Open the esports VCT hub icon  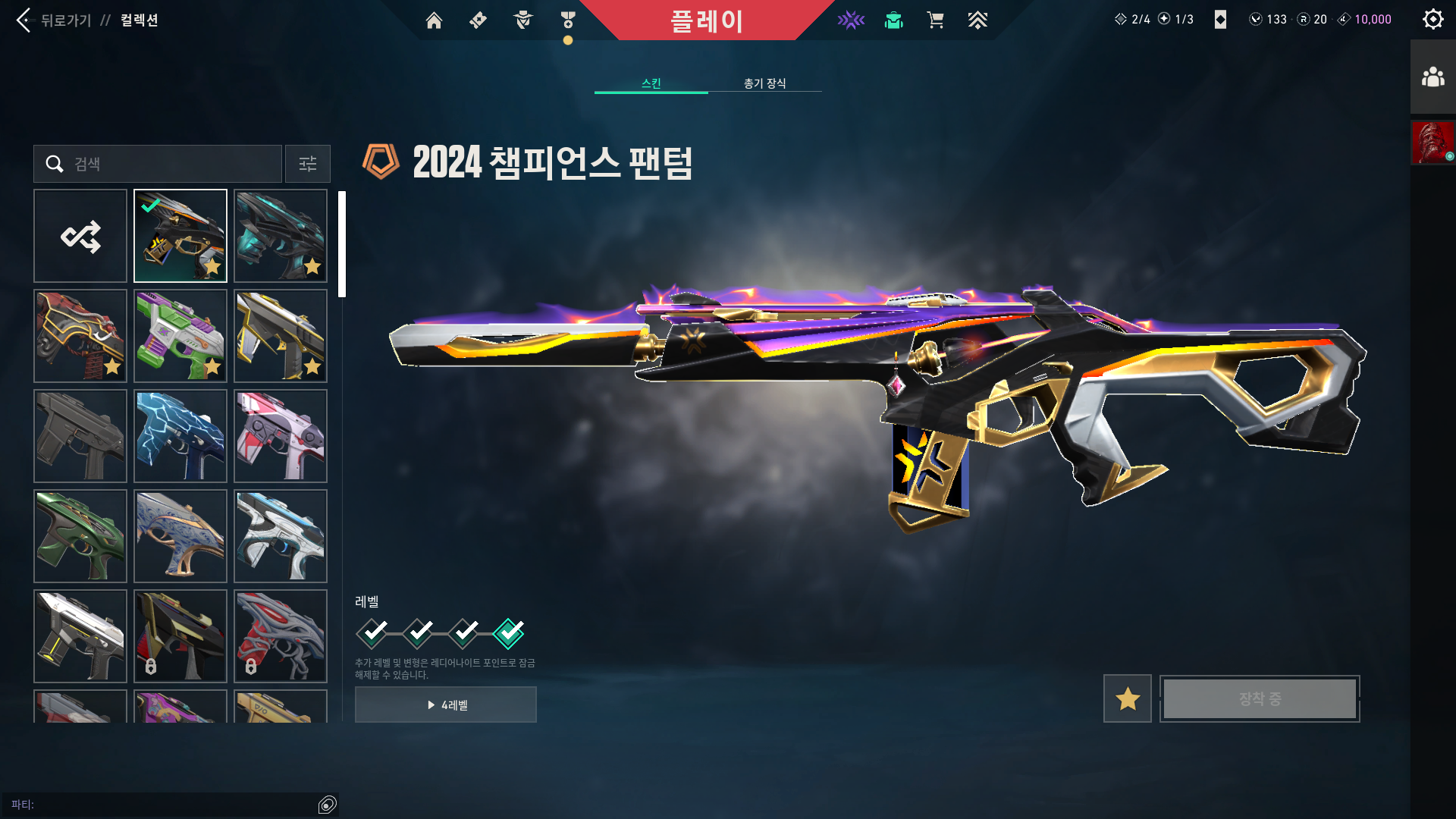(x=851, y=20)
